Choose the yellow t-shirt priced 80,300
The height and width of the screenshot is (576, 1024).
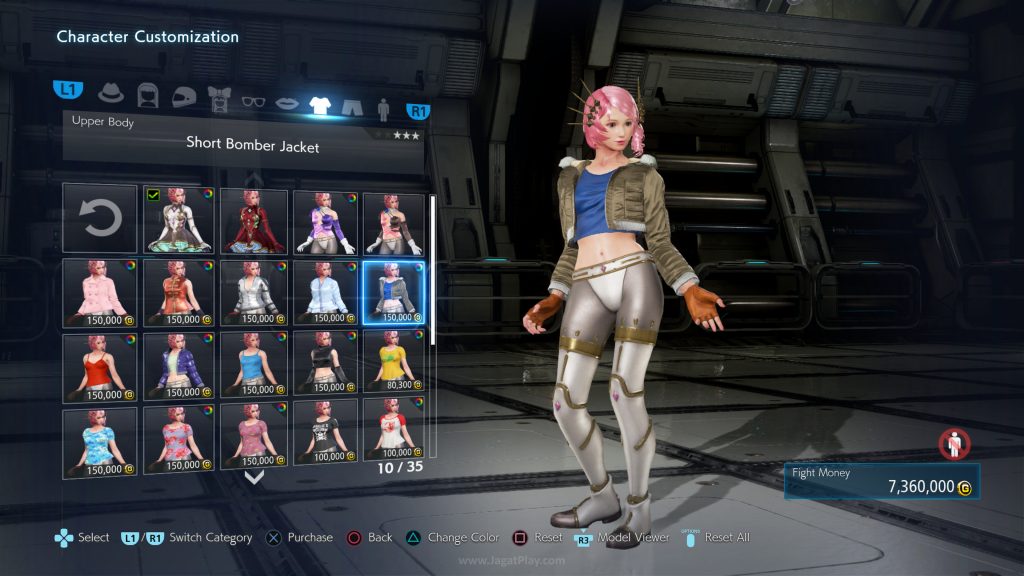click(394, 366)
